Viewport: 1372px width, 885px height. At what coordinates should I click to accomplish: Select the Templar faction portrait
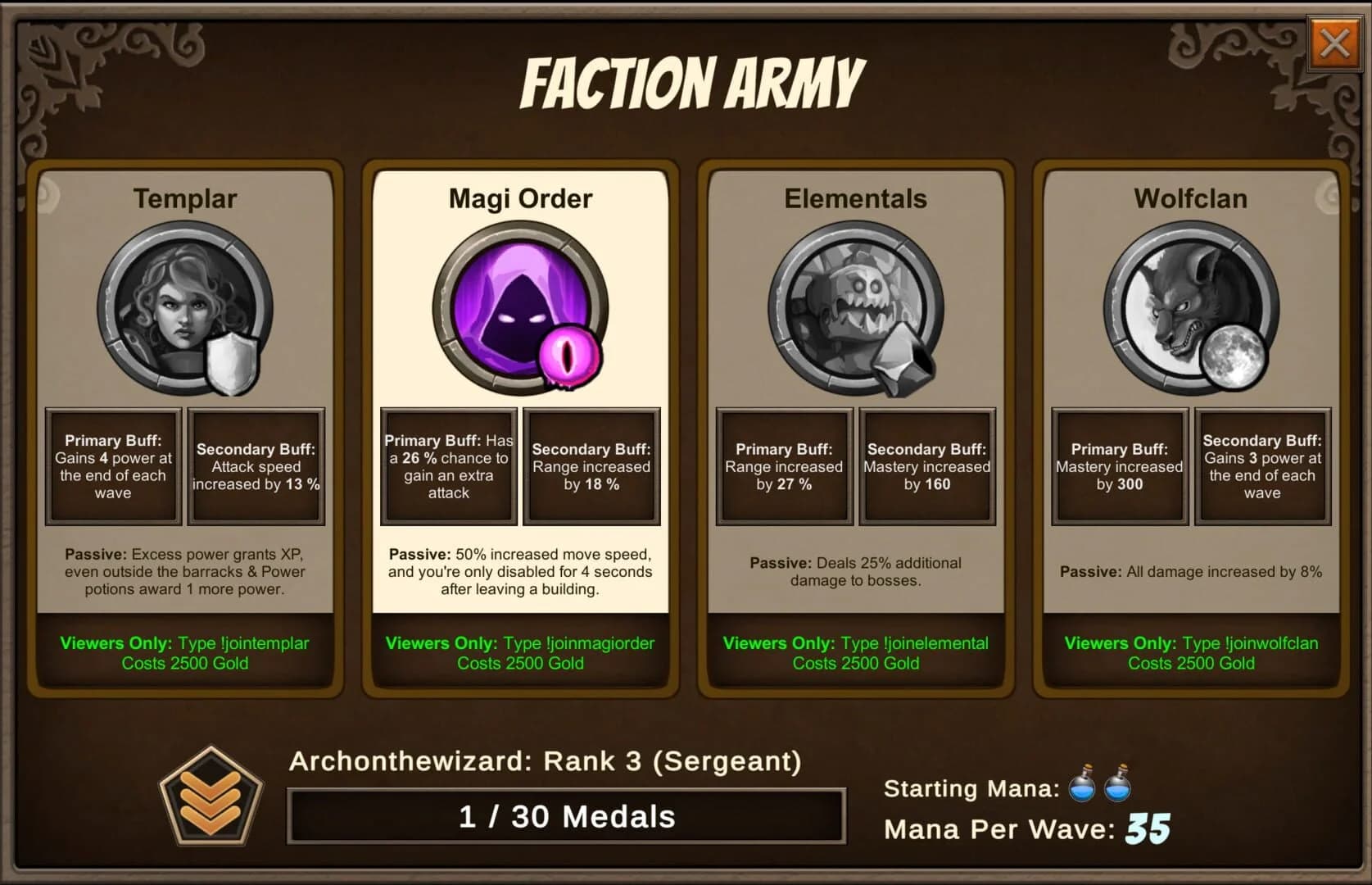(x=185, y=310)
